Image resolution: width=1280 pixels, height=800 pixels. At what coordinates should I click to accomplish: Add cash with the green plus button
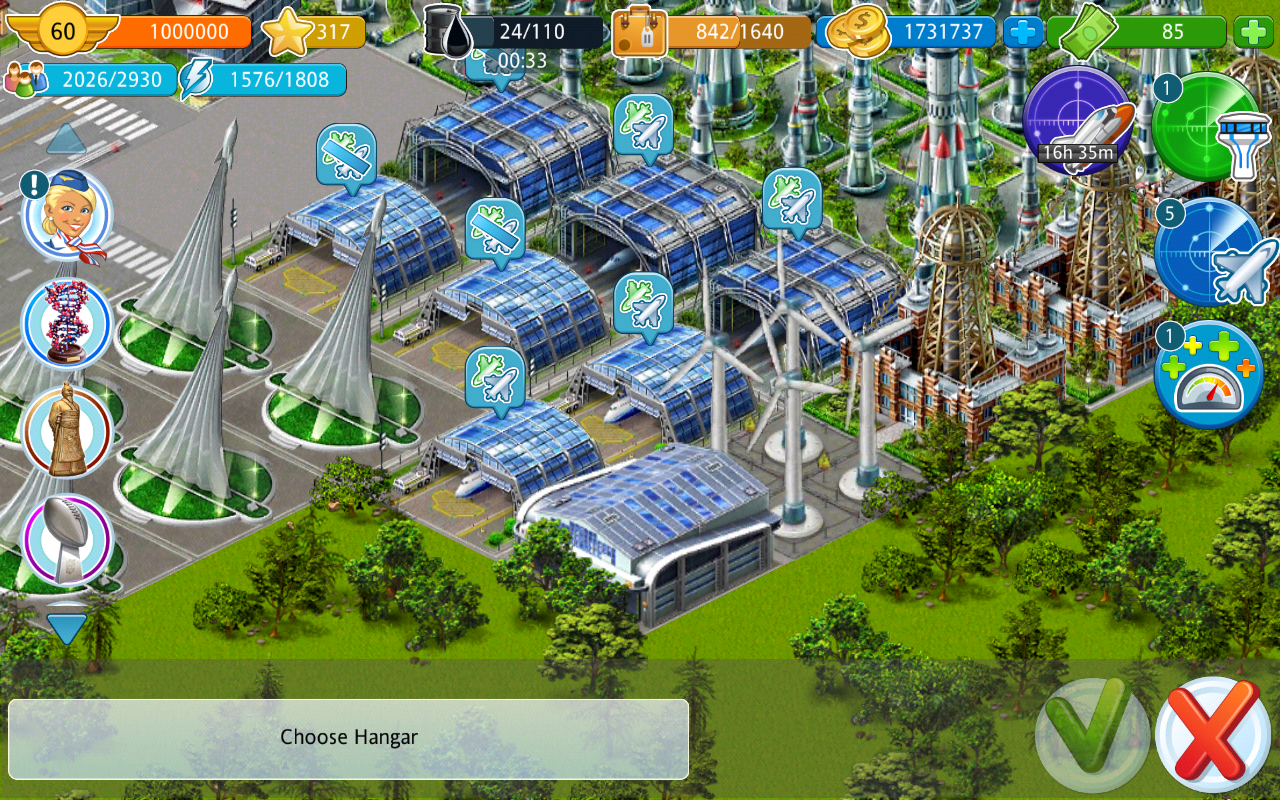pos(1254,32)
